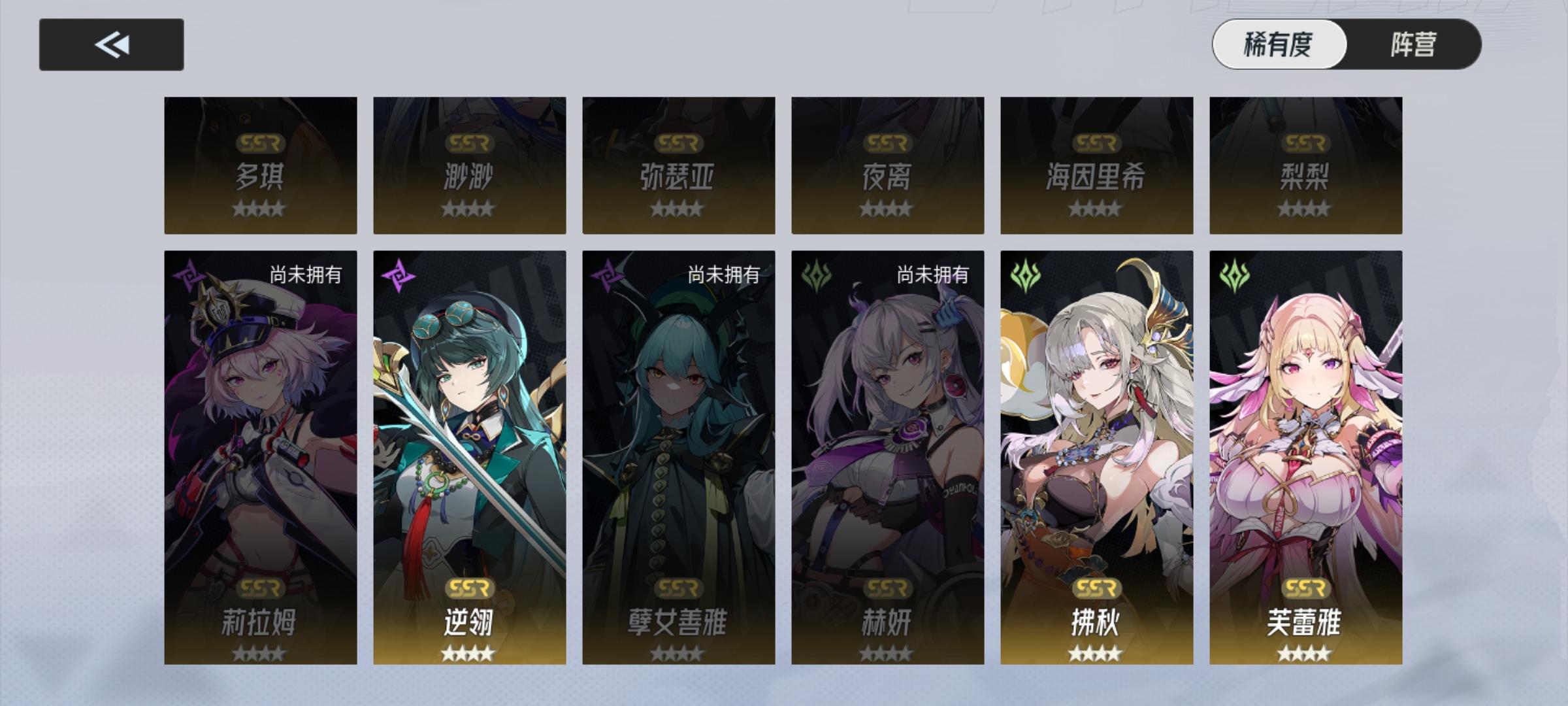This screenshot has height=706, width=1568.
Task: Select the 稀有度 sorting tab
Action: [1278, 44]
